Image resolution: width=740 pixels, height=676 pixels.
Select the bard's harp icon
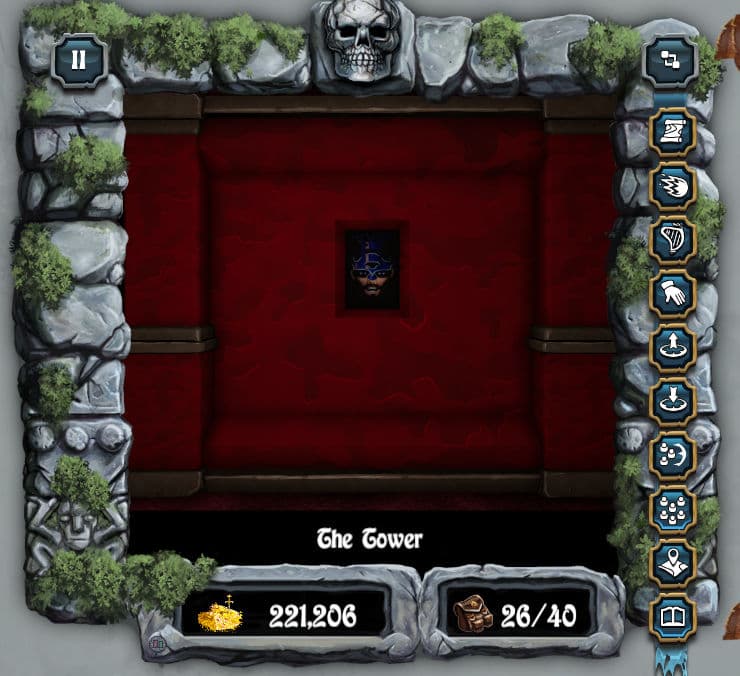[x=673, y=240]
